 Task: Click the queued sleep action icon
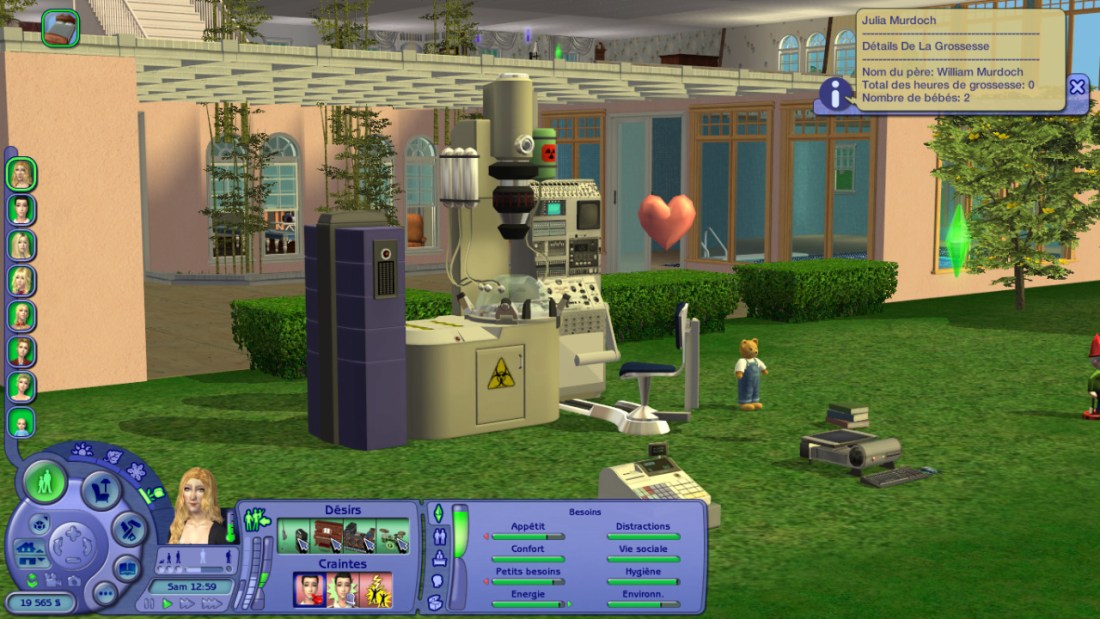tap(60, 27)
